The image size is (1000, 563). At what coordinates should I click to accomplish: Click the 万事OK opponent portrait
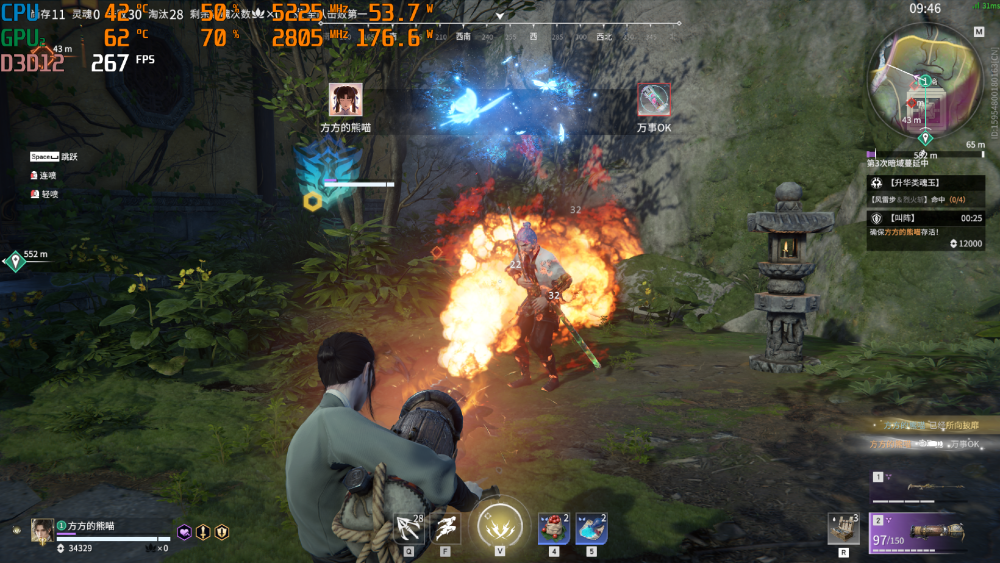pos(654,99)
